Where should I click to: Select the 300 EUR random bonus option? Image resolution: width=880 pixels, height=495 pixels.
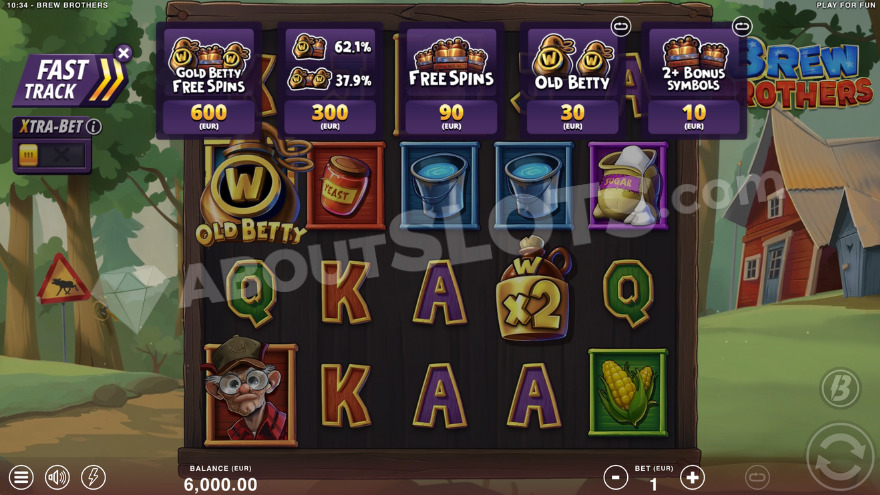click(x=330, y=80)
